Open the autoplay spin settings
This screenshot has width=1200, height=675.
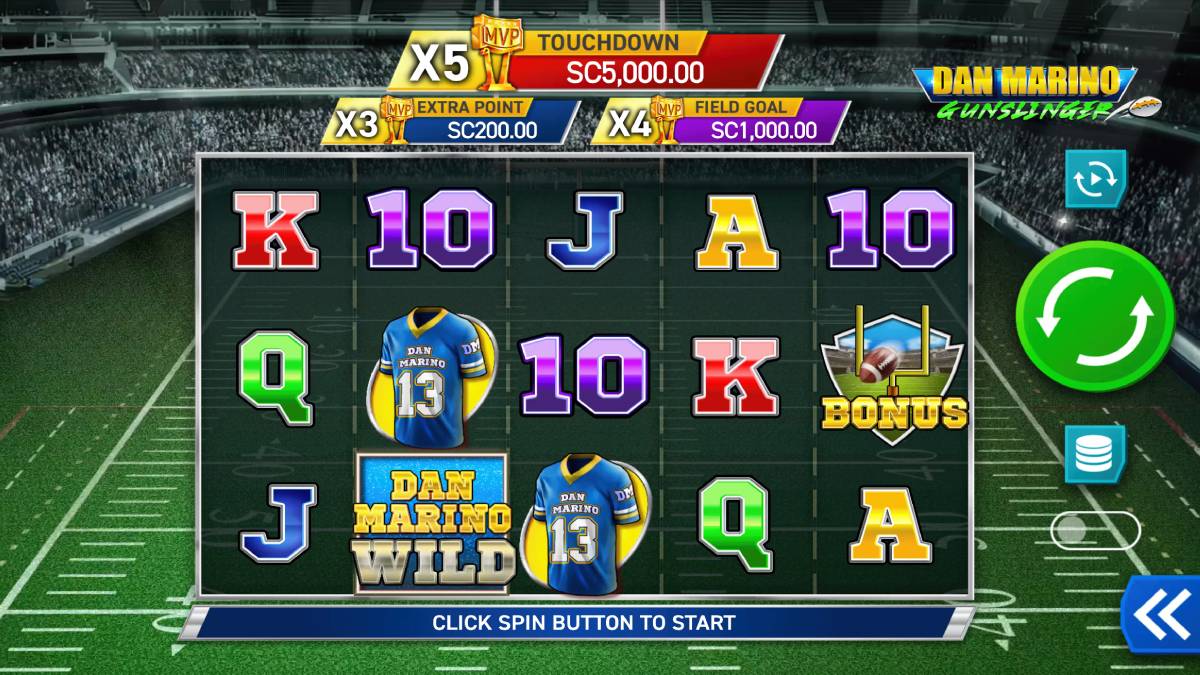(x=1095, y=179)
